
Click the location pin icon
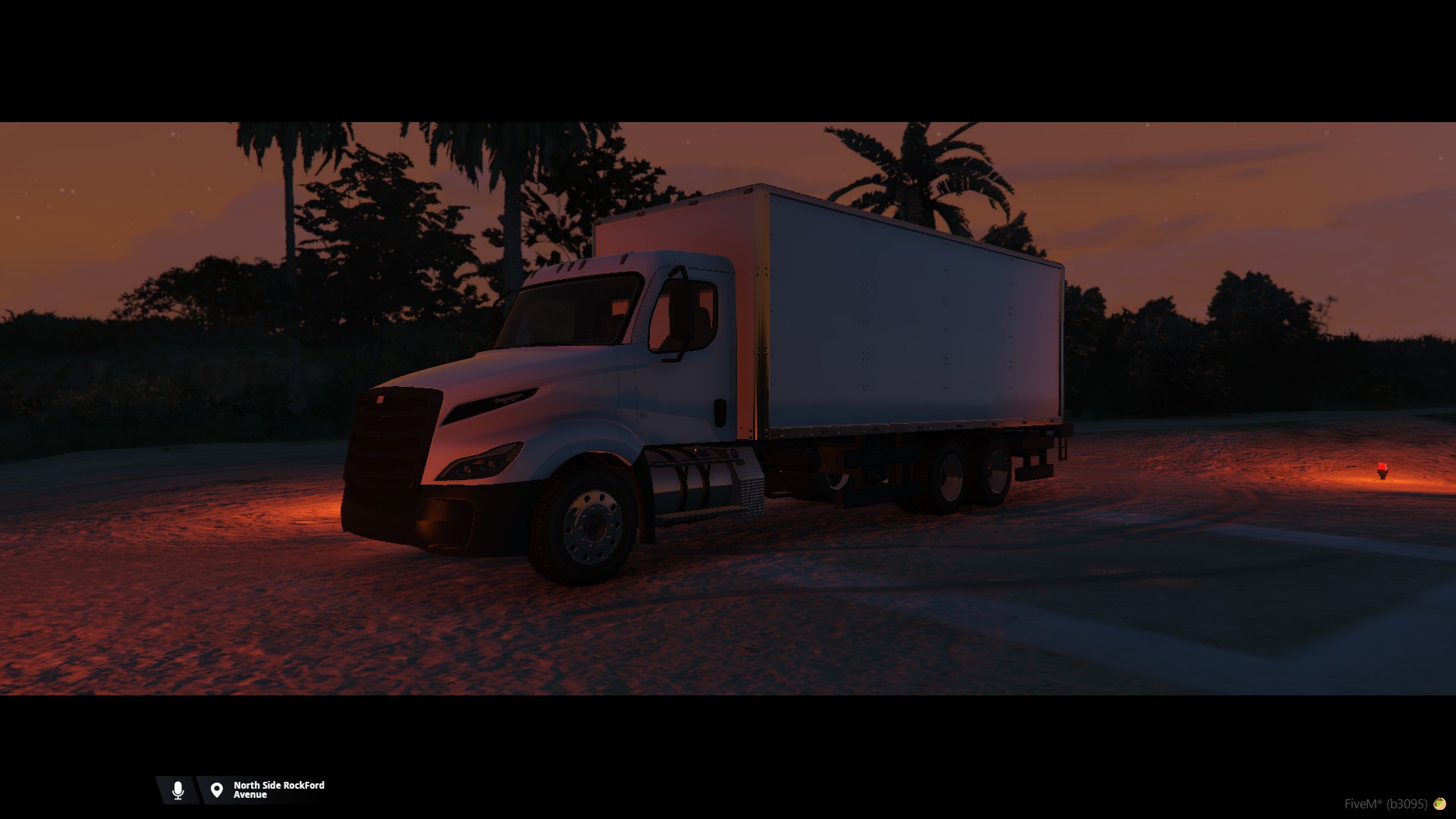[x=217, y=790]
